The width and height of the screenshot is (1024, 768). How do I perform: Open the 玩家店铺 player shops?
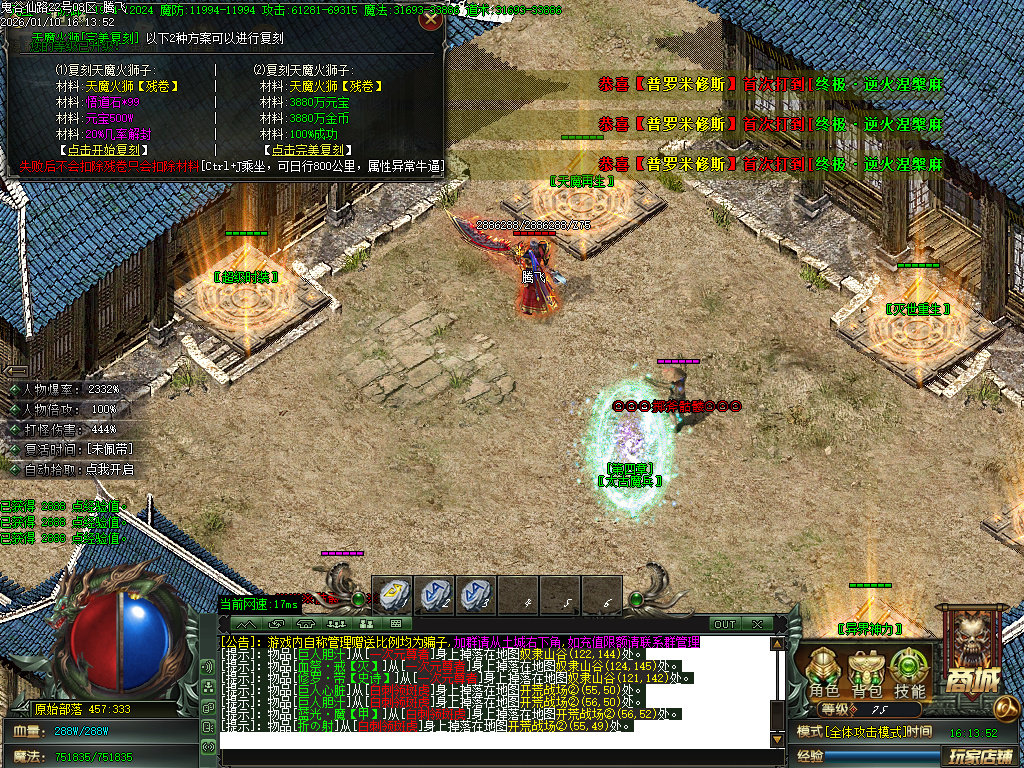(x=981, y=755)
